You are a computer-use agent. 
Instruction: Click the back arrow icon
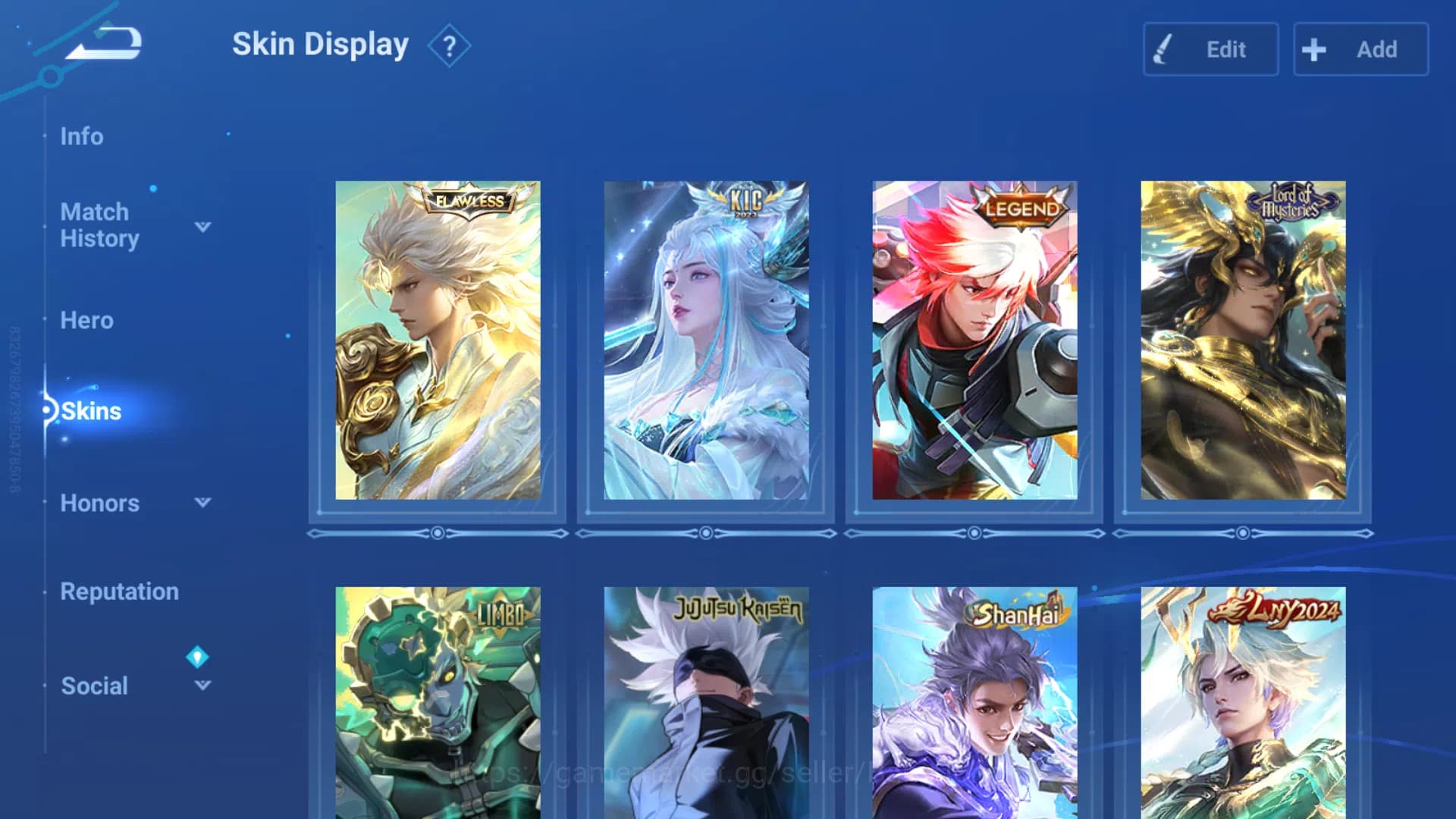[102, 43]
